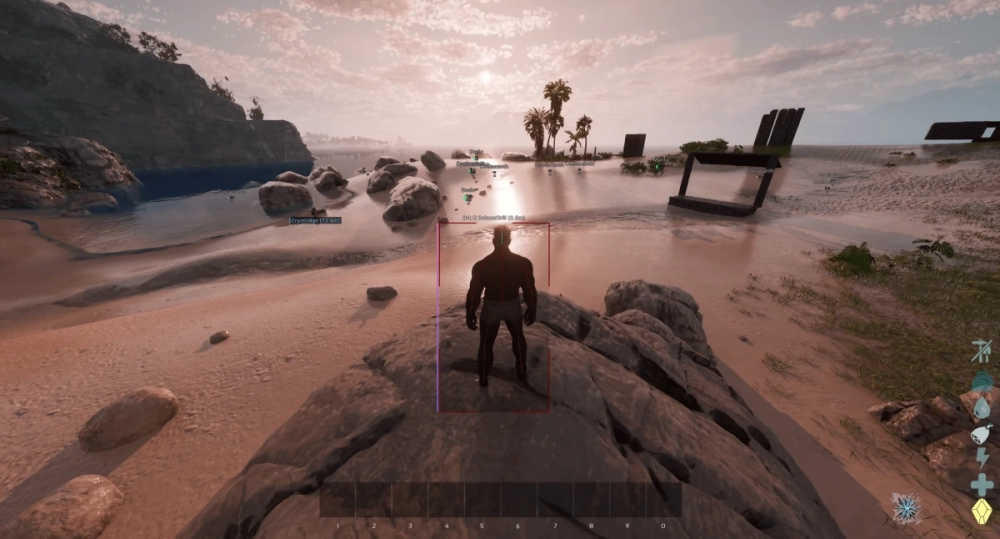Click the blue snowflake buff icon
This screenshot has height=539, width=1000.
907,508
